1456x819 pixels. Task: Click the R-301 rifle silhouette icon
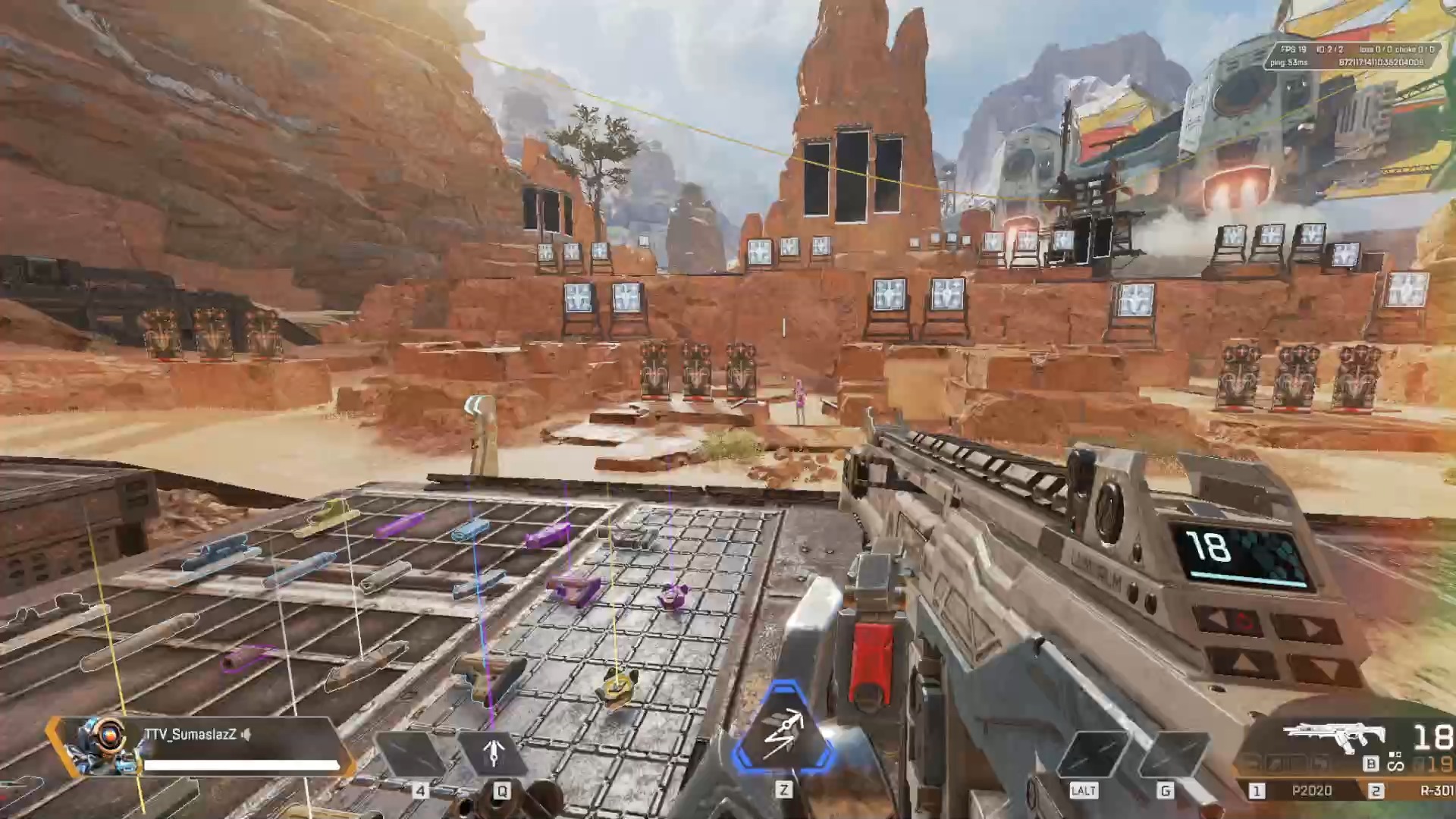coord(1335,736)
